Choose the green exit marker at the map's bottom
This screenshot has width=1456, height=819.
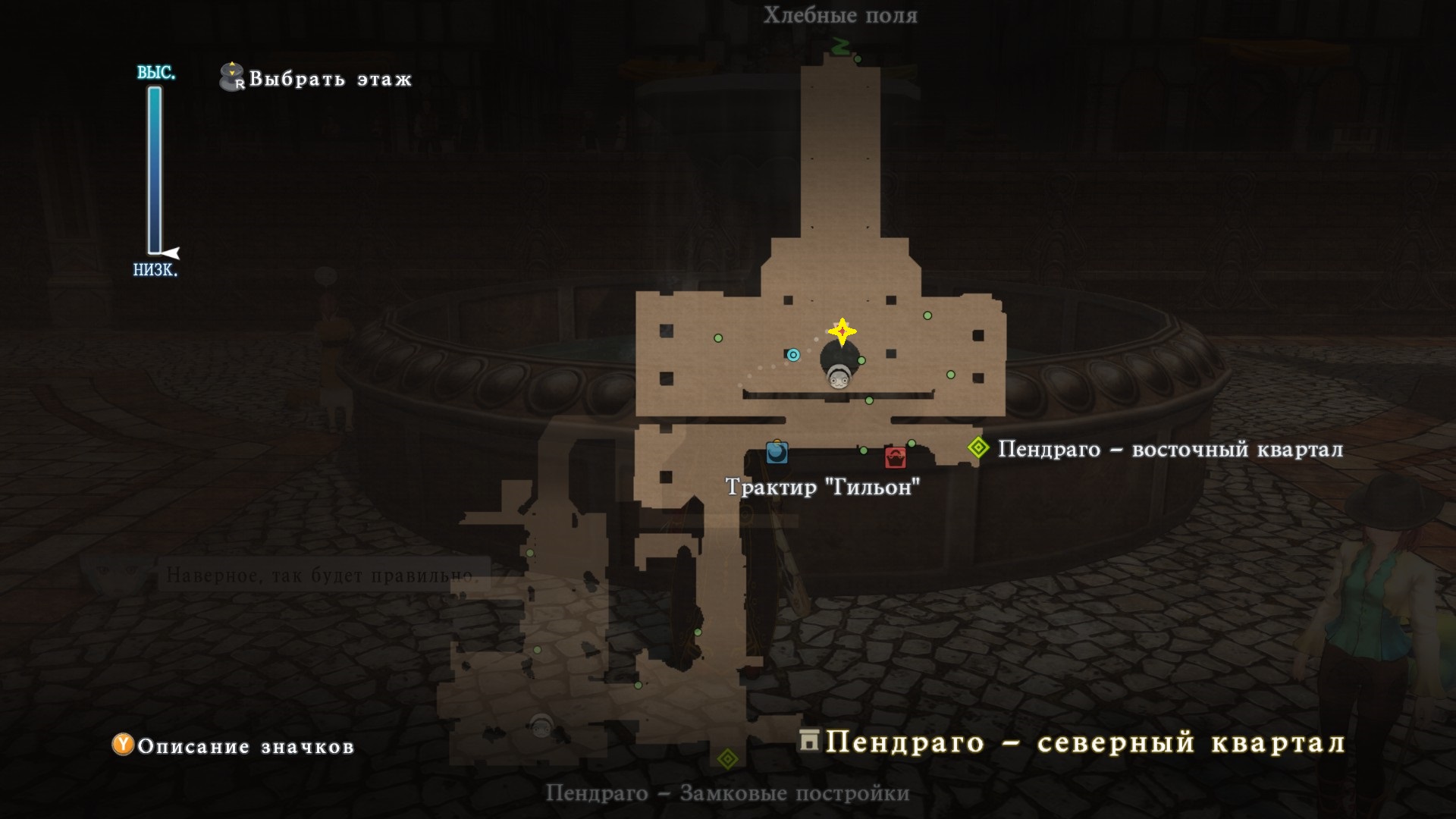coord(727,758)
